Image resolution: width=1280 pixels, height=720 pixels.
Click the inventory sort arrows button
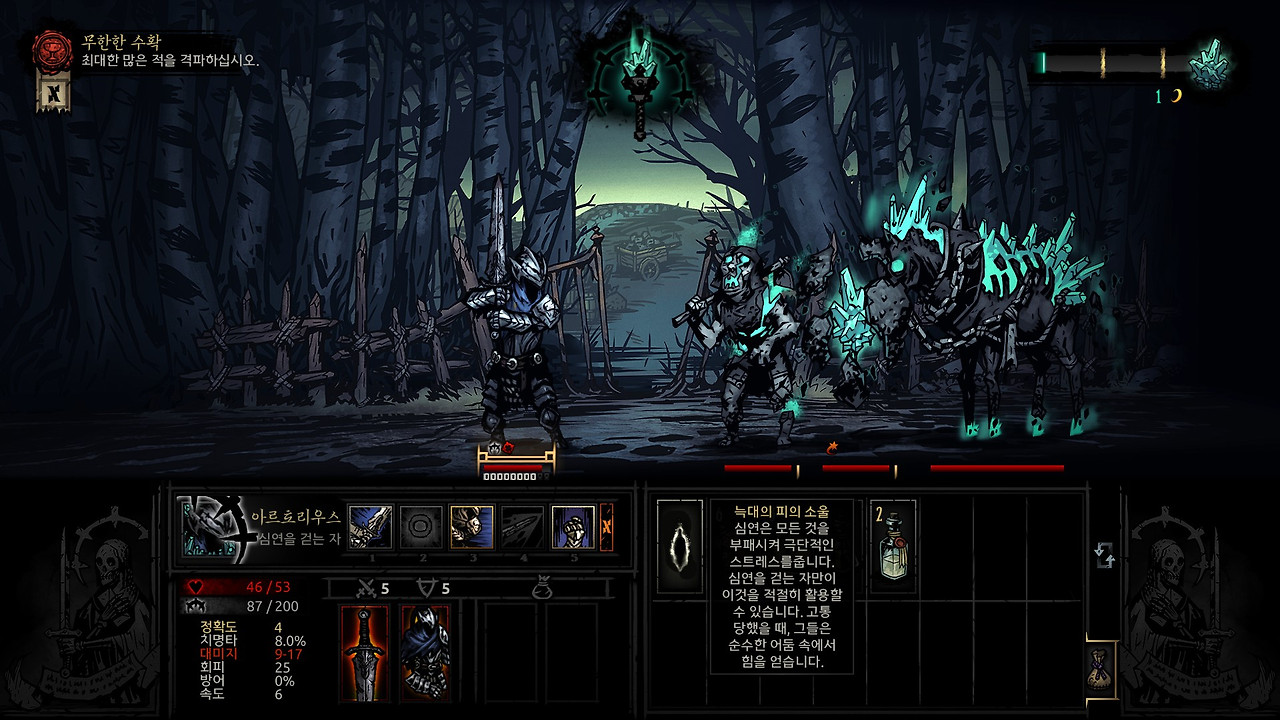point(1105,555)
